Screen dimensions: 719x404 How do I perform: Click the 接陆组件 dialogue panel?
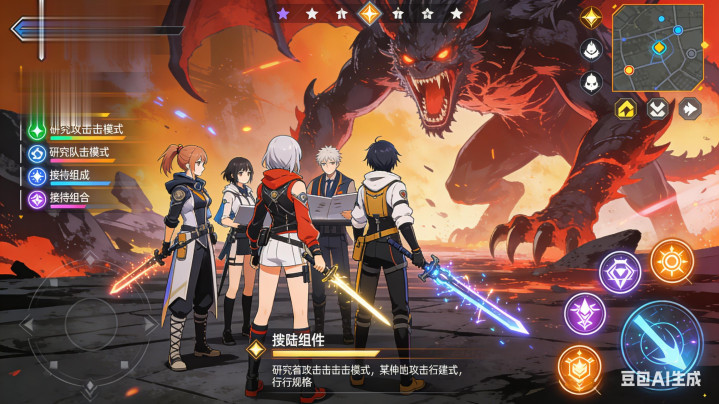click(x=360, y=358)
